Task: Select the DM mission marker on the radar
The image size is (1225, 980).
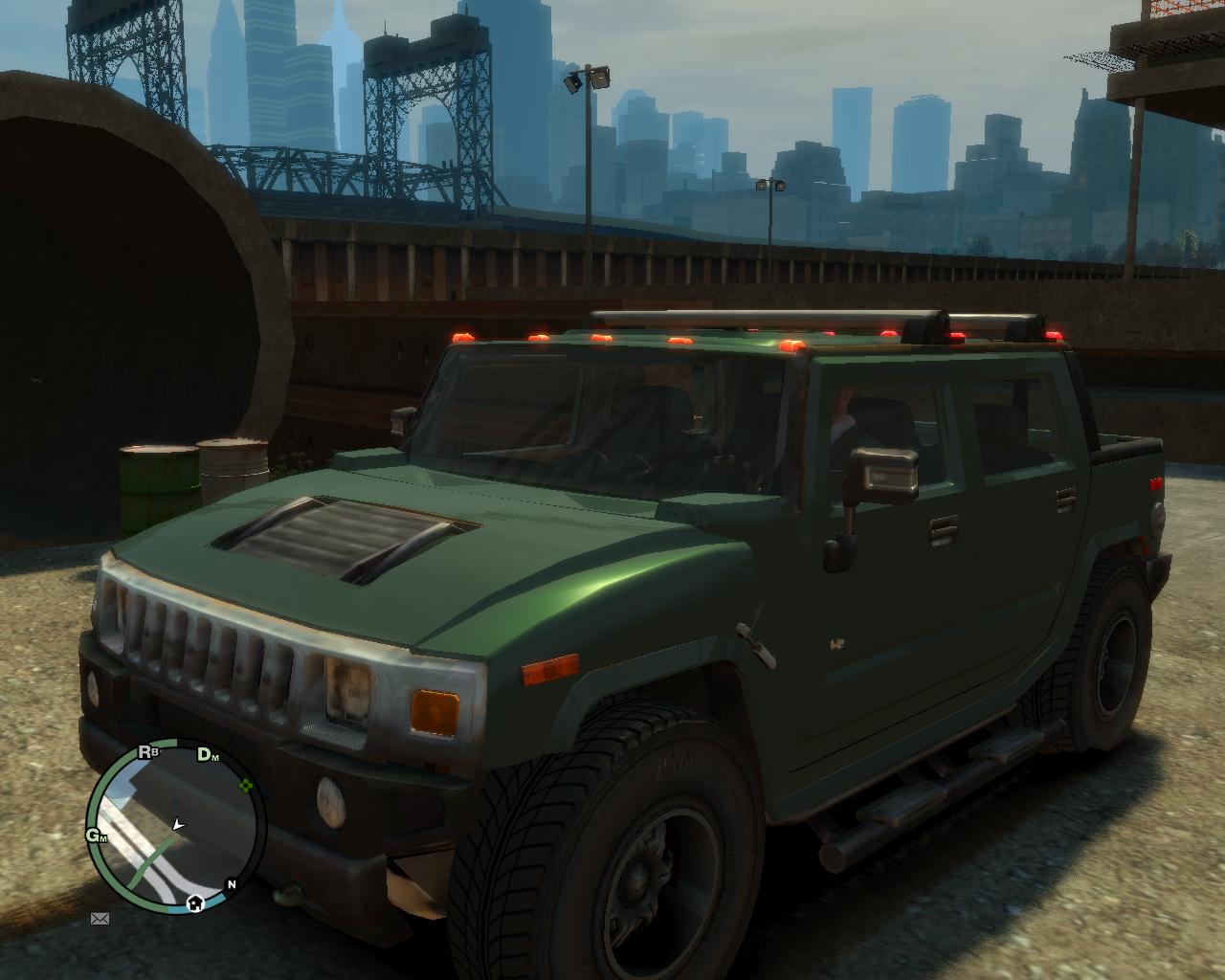Action: [x=207, y=755]
